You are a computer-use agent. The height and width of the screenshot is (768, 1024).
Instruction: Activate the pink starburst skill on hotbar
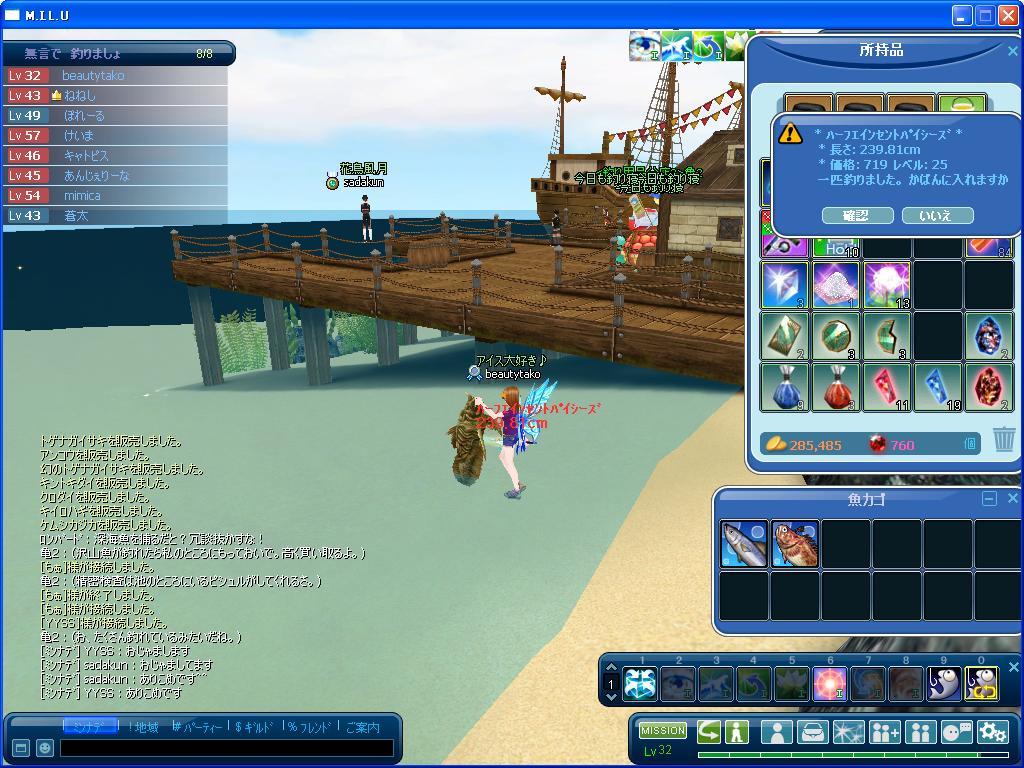[830, 684]
